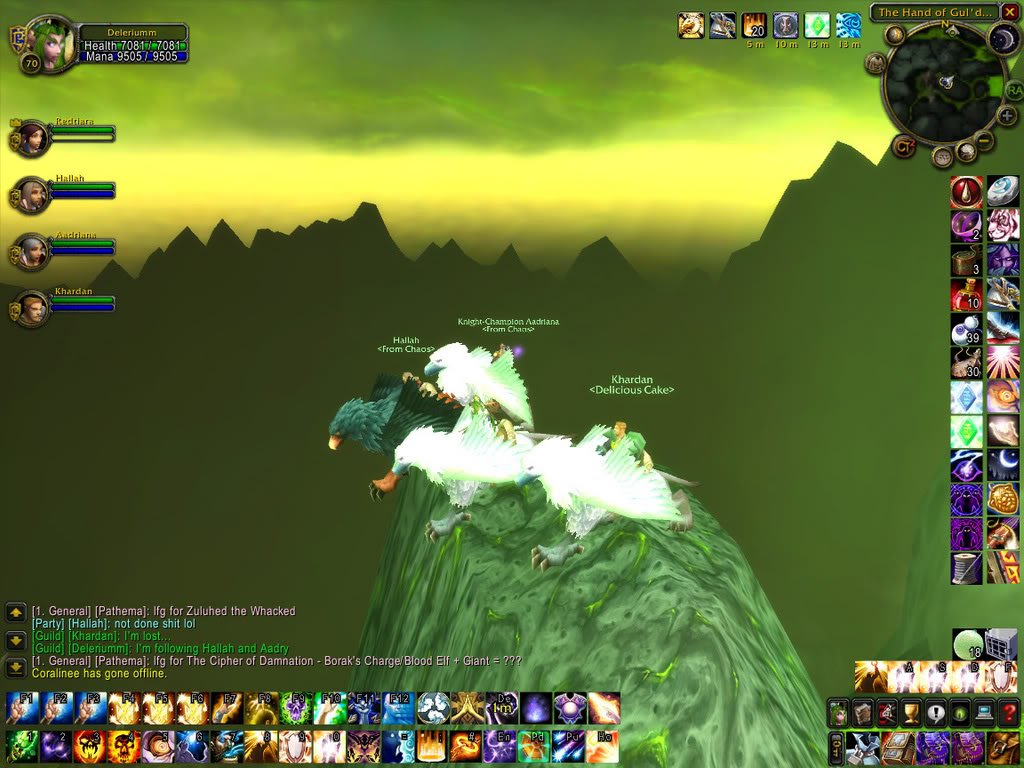Open the spellbook micro button
The height and width of the screenshot is (768, 1024).
[862, 713]
